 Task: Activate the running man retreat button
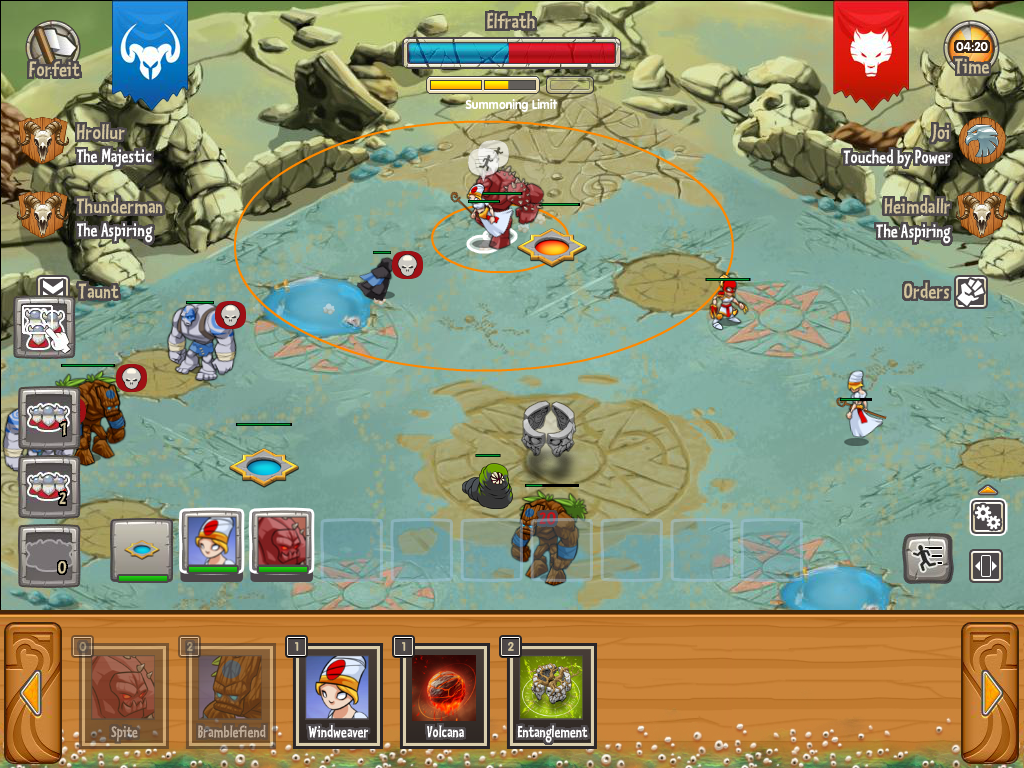coord(927,558)
